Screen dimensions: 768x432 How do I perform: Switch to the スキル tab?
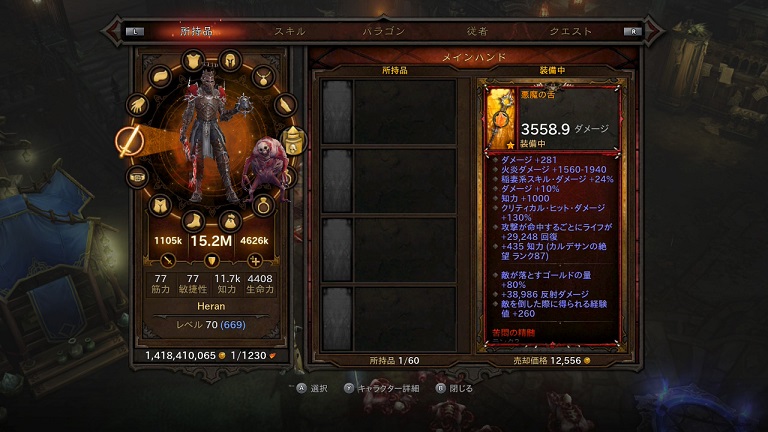(290, 31)
